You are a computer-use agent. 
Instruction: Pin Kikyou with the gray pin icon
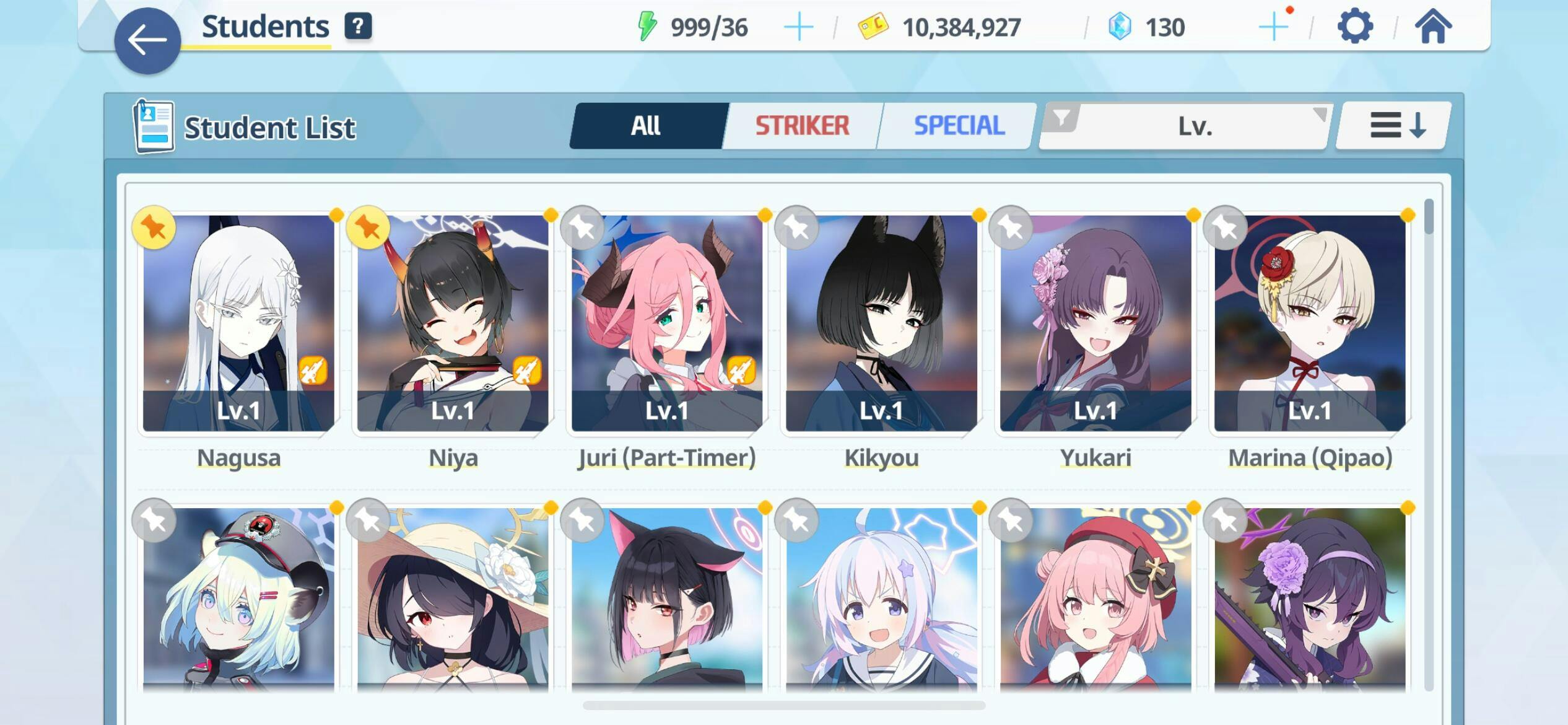[x=796, y=227]
